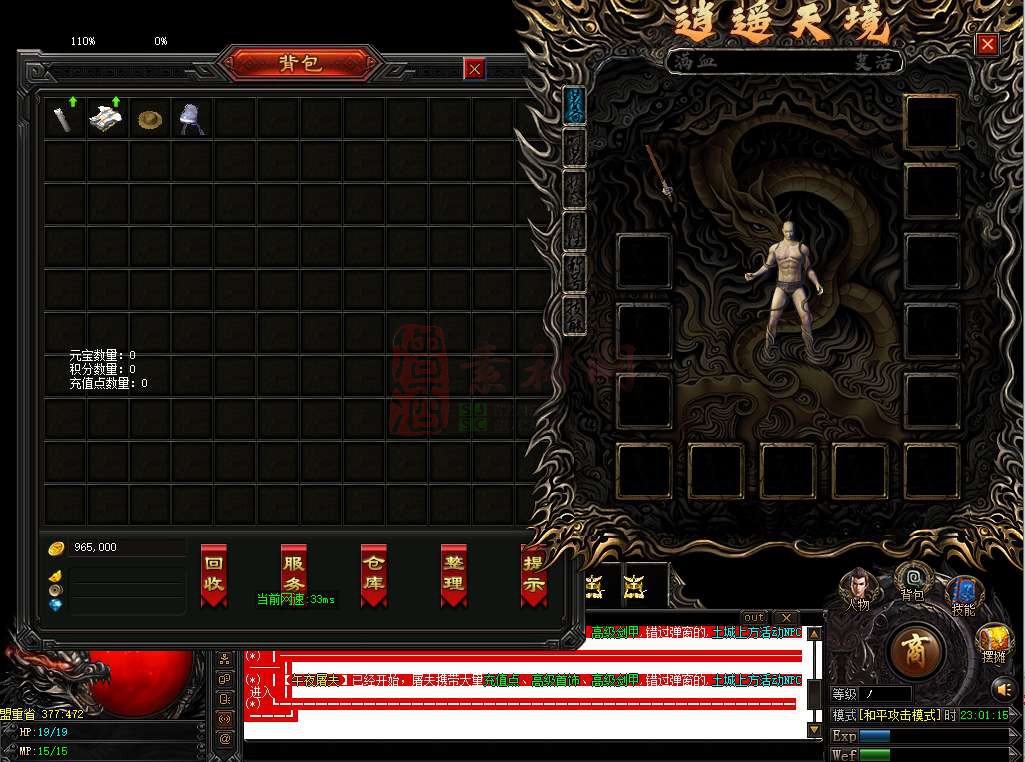Click the chat window 'out' button

(x=754, y=617)
